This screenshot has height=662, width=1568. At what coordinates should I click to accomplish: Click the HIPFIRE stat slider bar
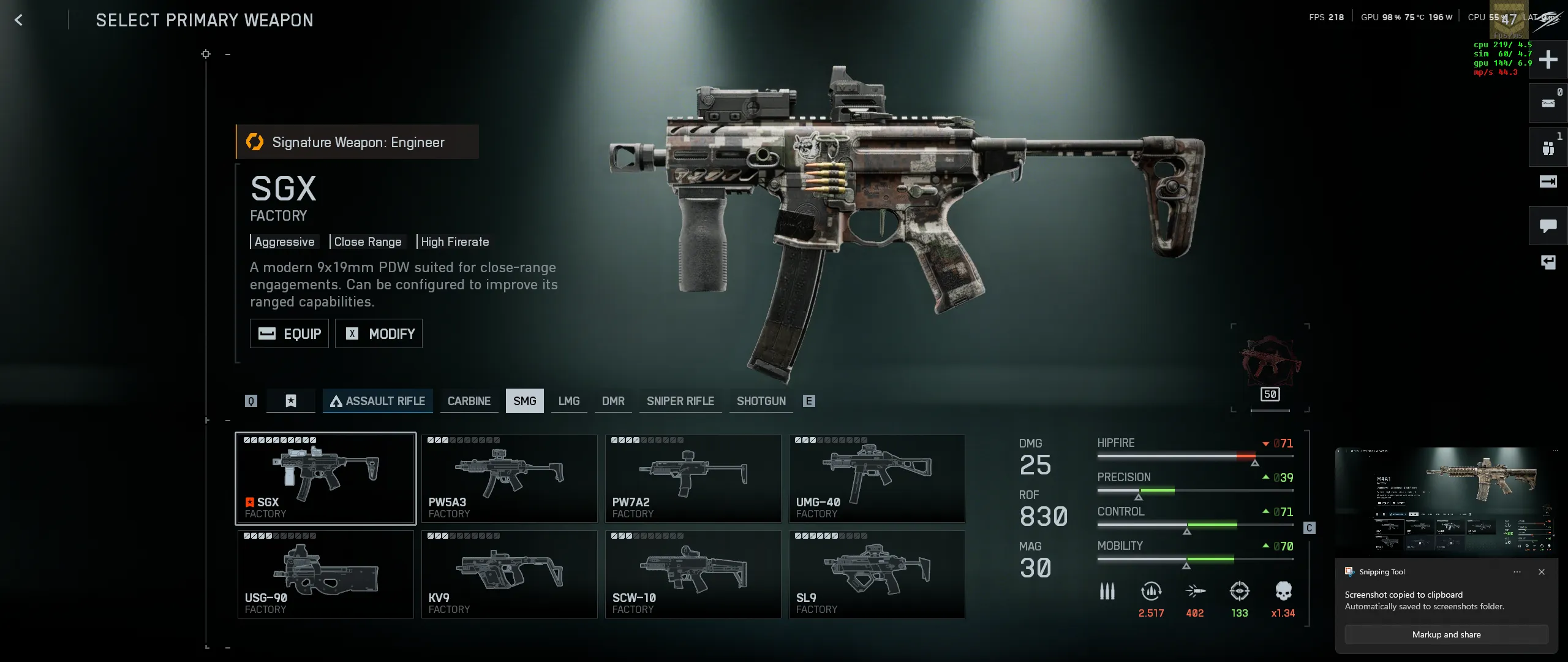pos(1194,456)
